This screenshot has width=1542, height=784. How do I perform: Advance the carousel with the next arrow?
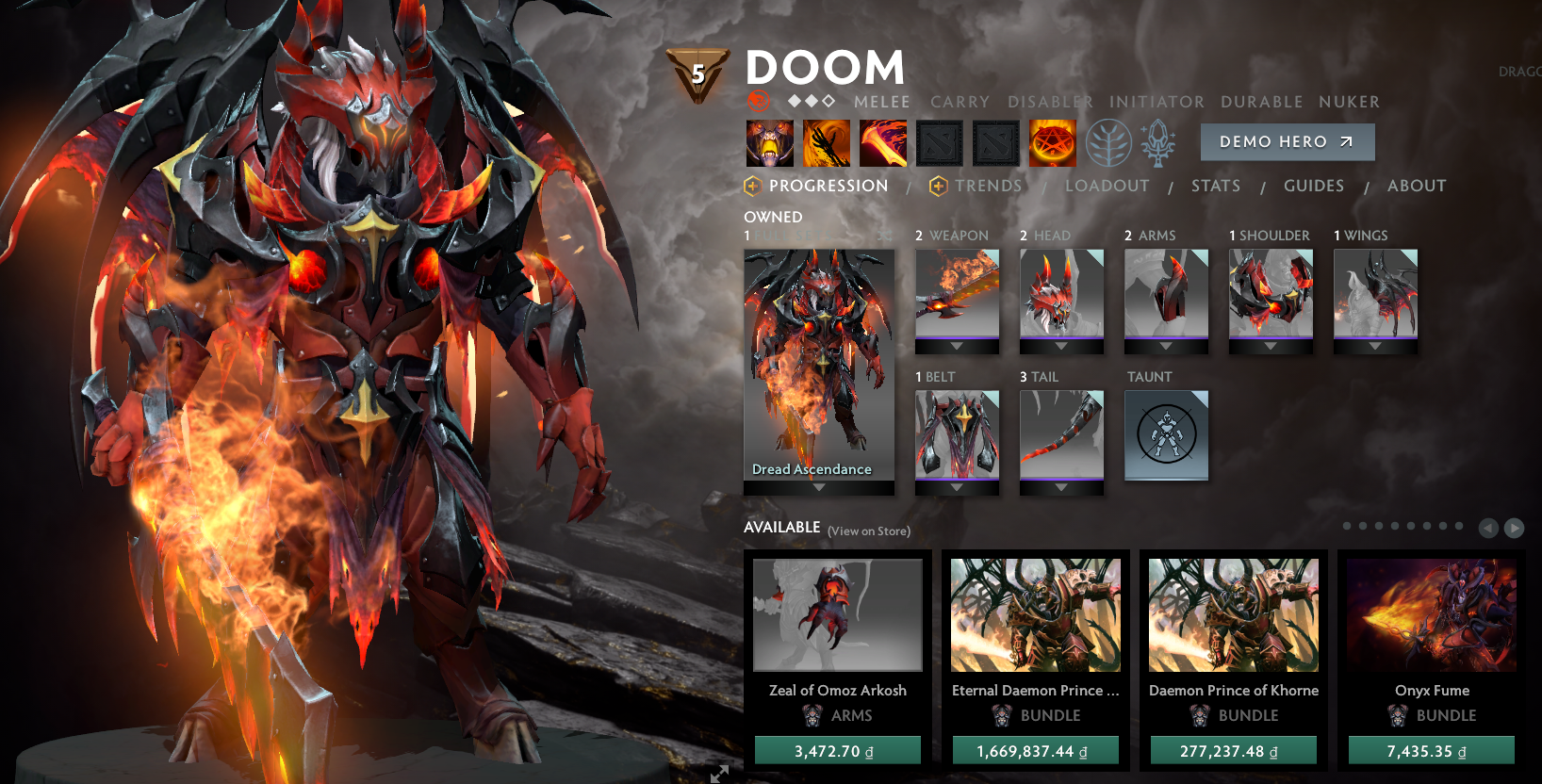[1516, 528]
